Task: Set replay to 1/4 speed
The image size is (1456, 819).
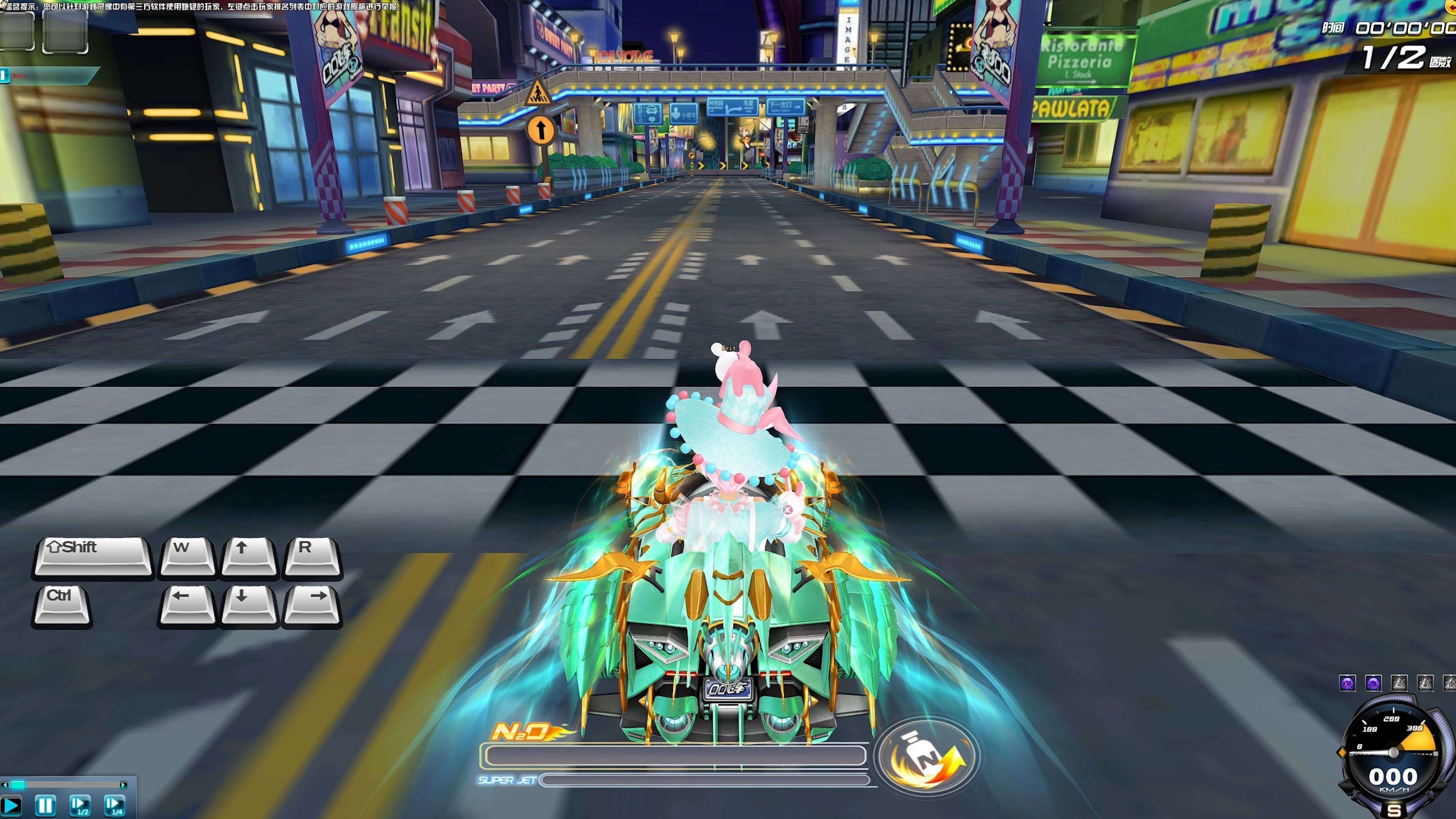Action: (x=115, y=805)
